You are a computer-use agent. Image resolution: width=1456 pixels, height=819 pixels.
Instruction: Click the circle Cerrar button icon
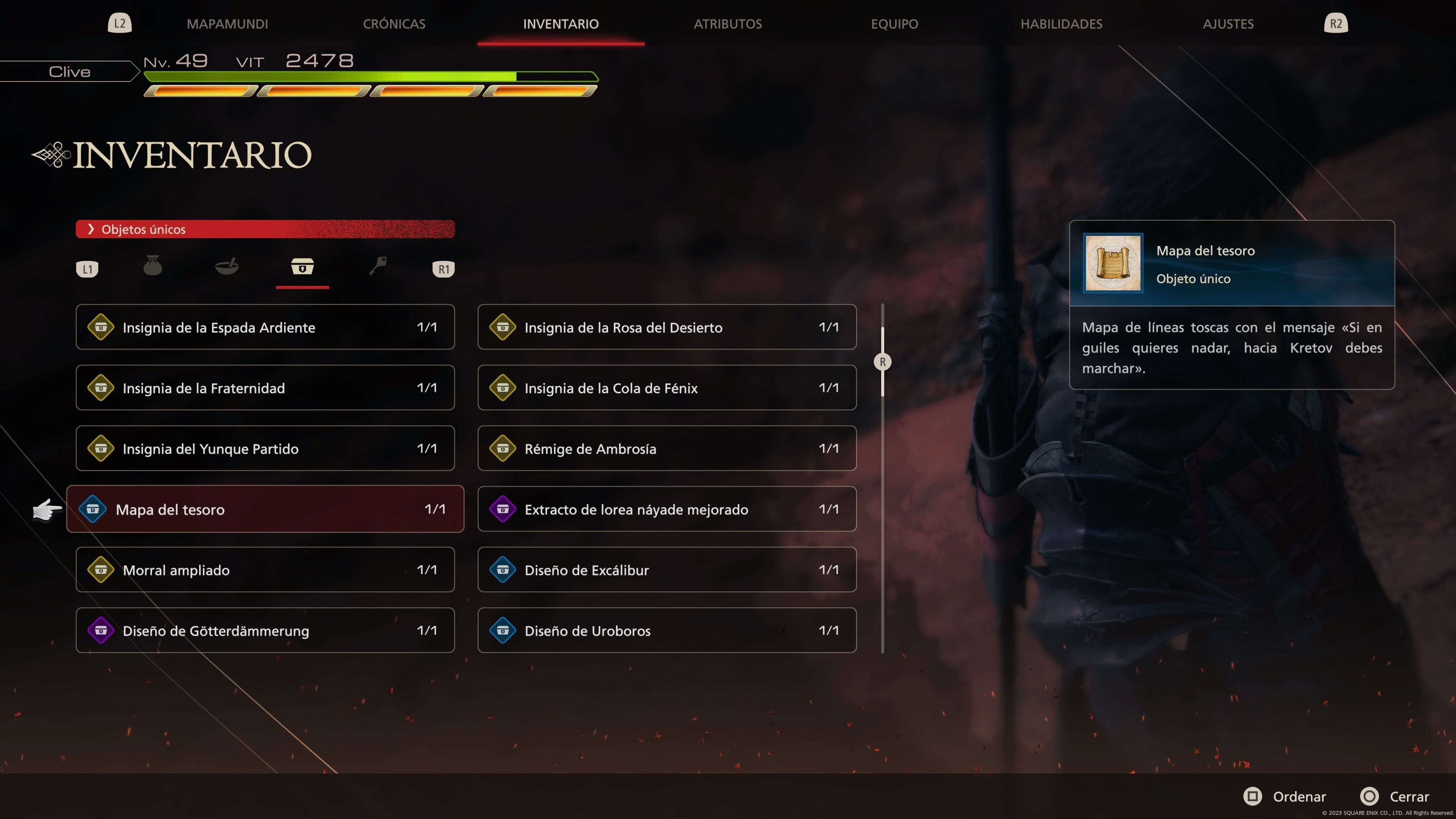coord(1370,796)
